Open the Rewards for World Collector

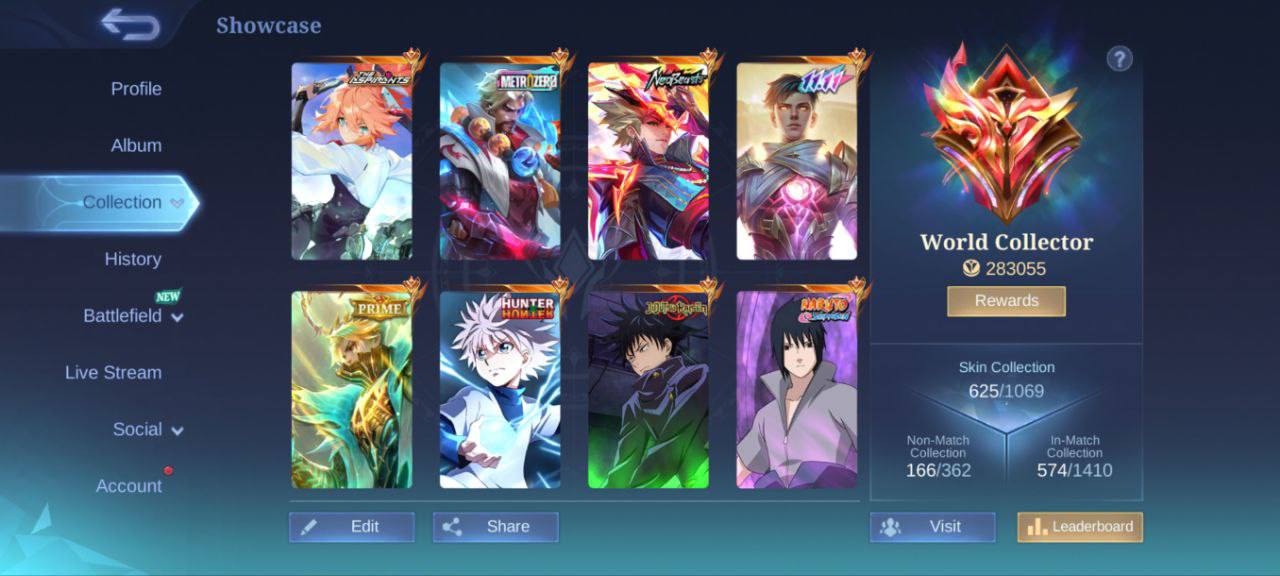point(1006,301)
